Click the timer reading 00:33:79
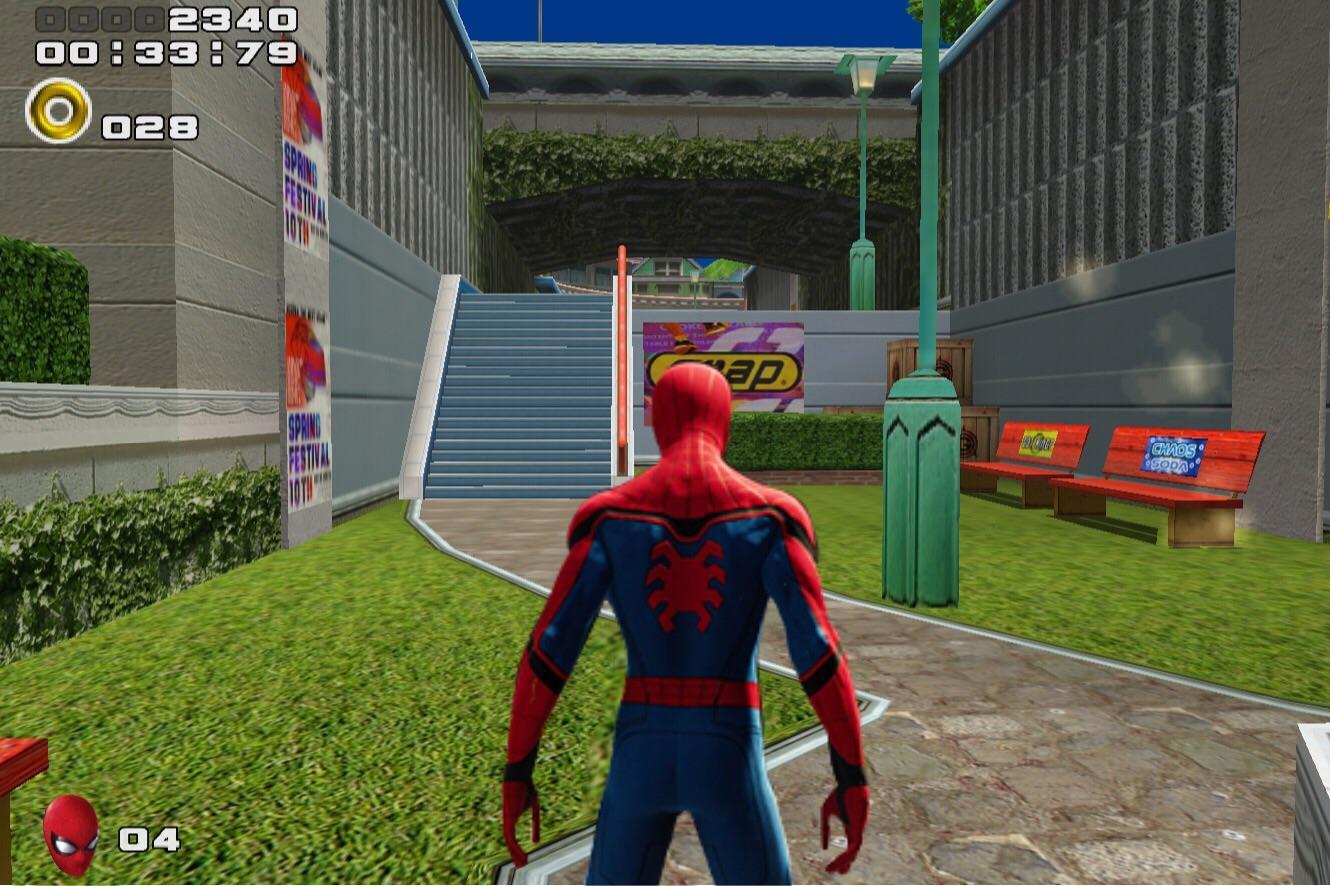Viewport: 1330px width, 886px height. click(x=163, y=48)
